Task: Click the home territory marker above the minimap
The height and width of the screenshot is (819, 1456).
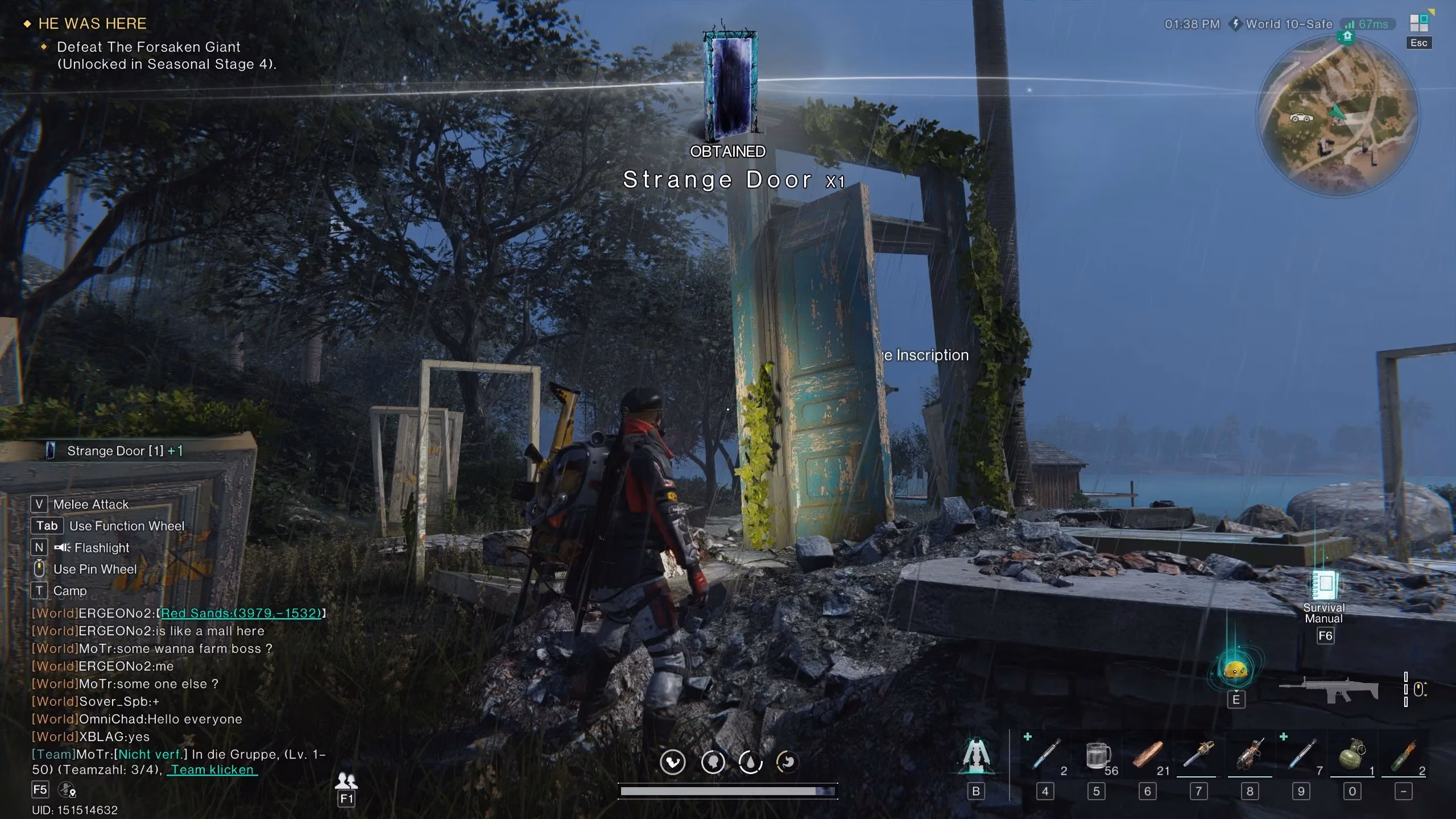Action: coord(1347,38)
